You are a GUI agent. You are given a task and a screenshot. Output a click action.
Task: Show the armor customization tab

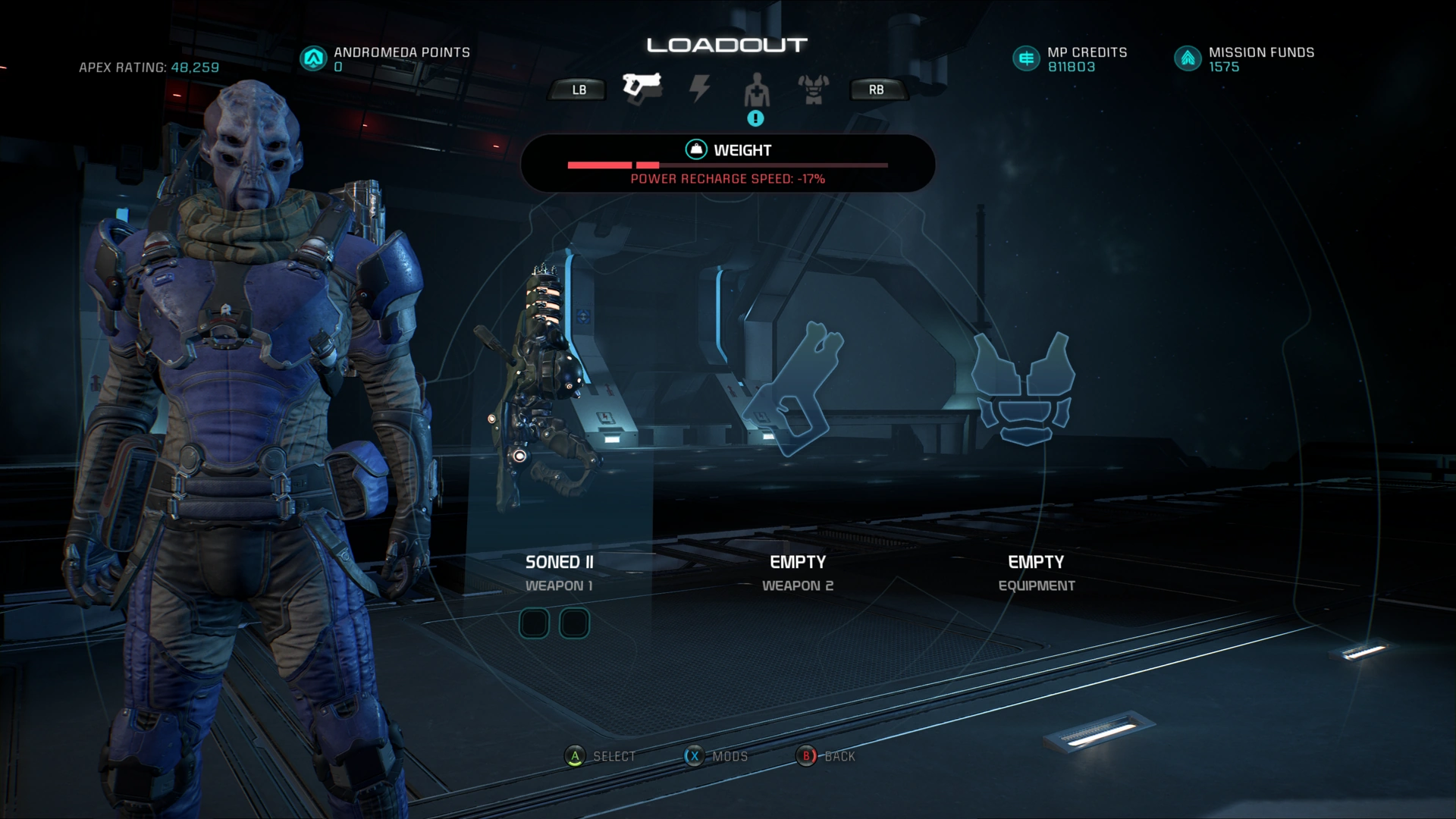point(813,89)
